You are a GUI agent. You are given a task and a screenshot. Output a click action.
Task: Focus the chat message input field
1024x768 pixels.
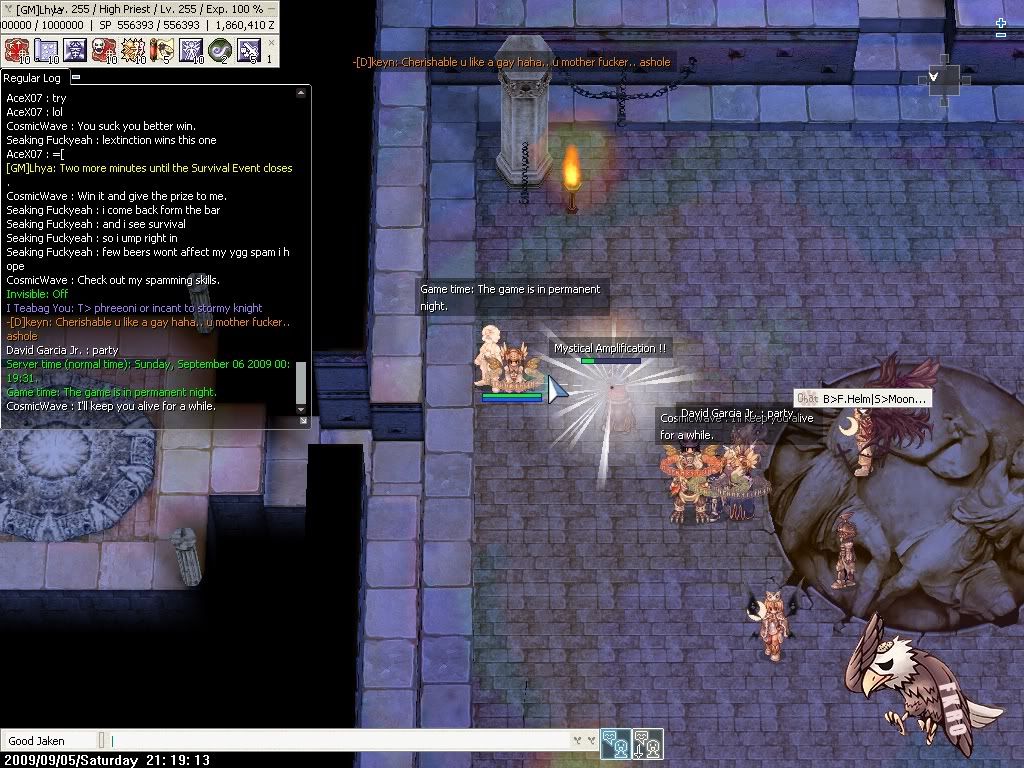tap(340, 741)
